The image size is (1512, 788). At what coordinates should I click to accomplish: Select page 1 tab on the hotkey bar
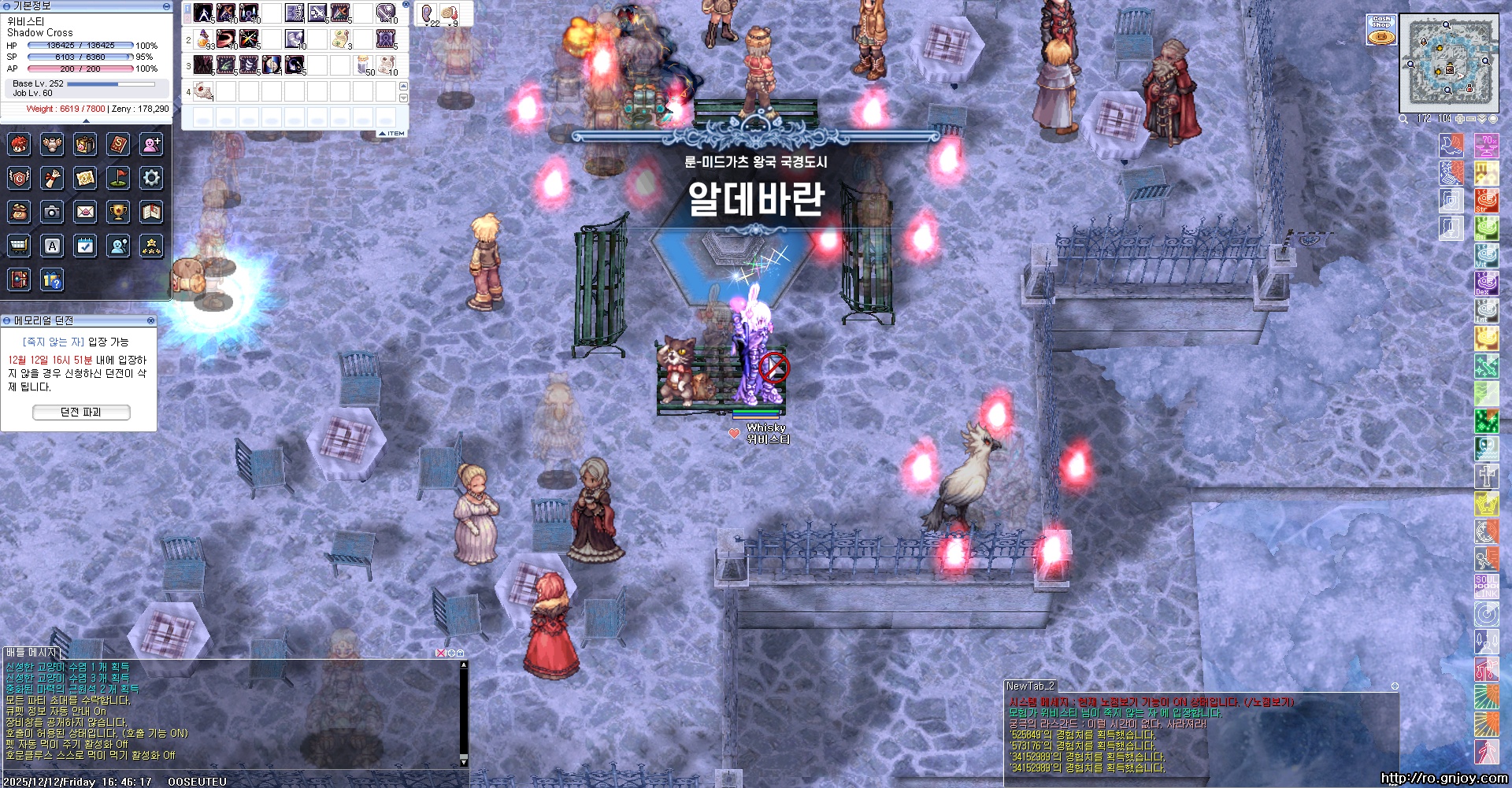click(186, 9)
